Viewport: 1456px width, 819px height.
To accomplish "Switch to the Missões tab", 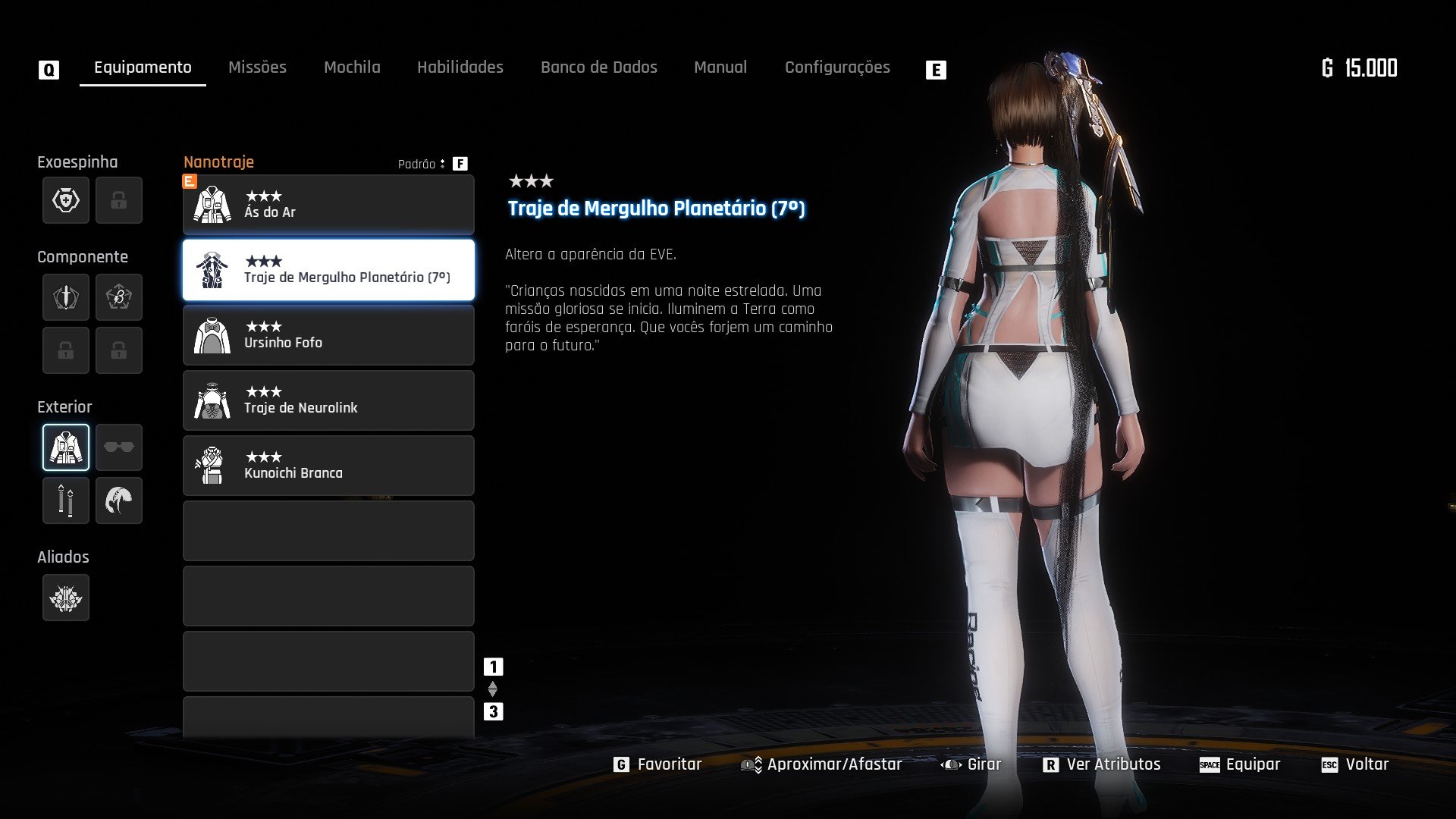I will [x=257, y=67].
